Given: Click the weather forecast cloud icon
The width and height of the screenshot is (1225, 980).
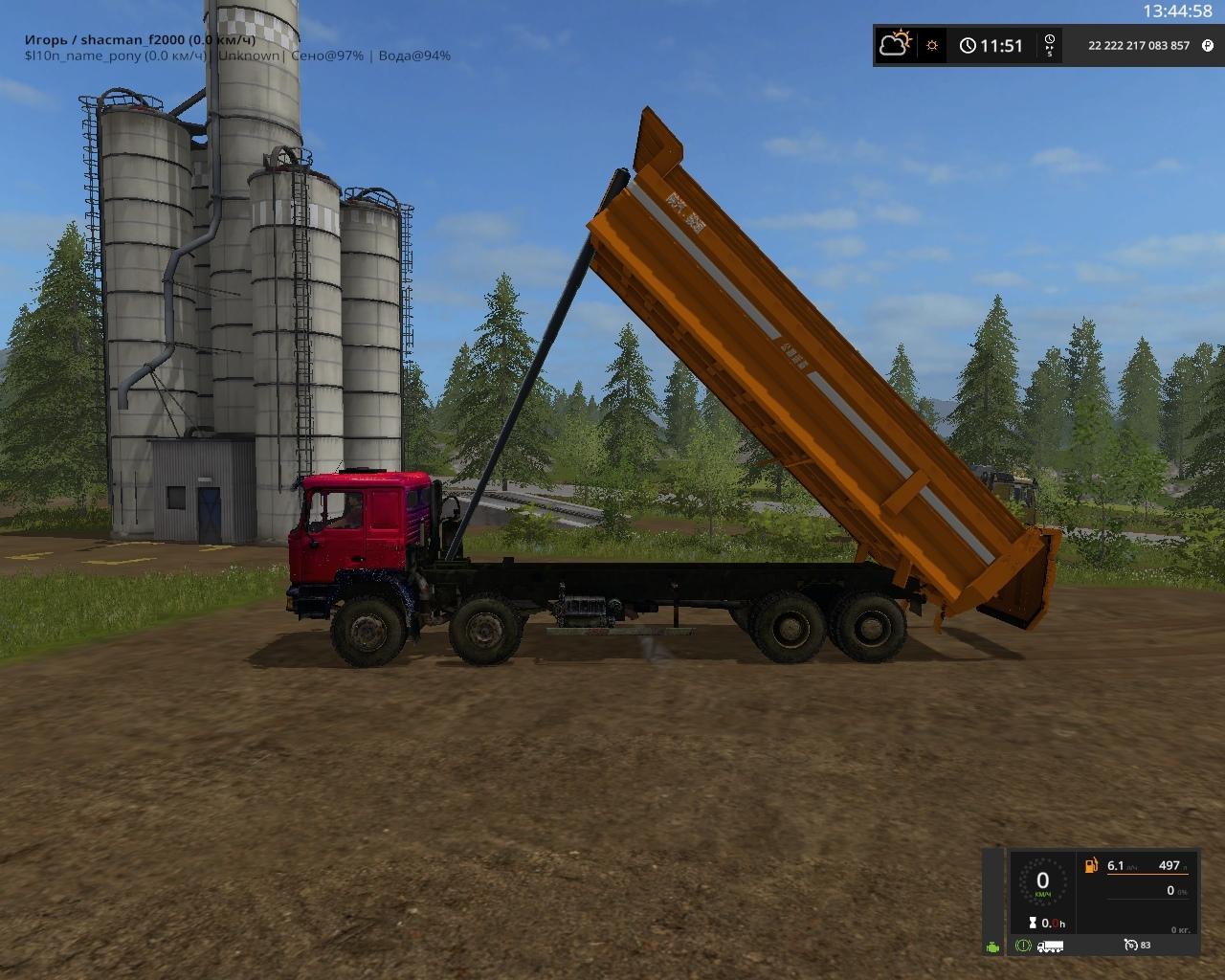Looking at the screenshot, I should (x=895, y=44).
